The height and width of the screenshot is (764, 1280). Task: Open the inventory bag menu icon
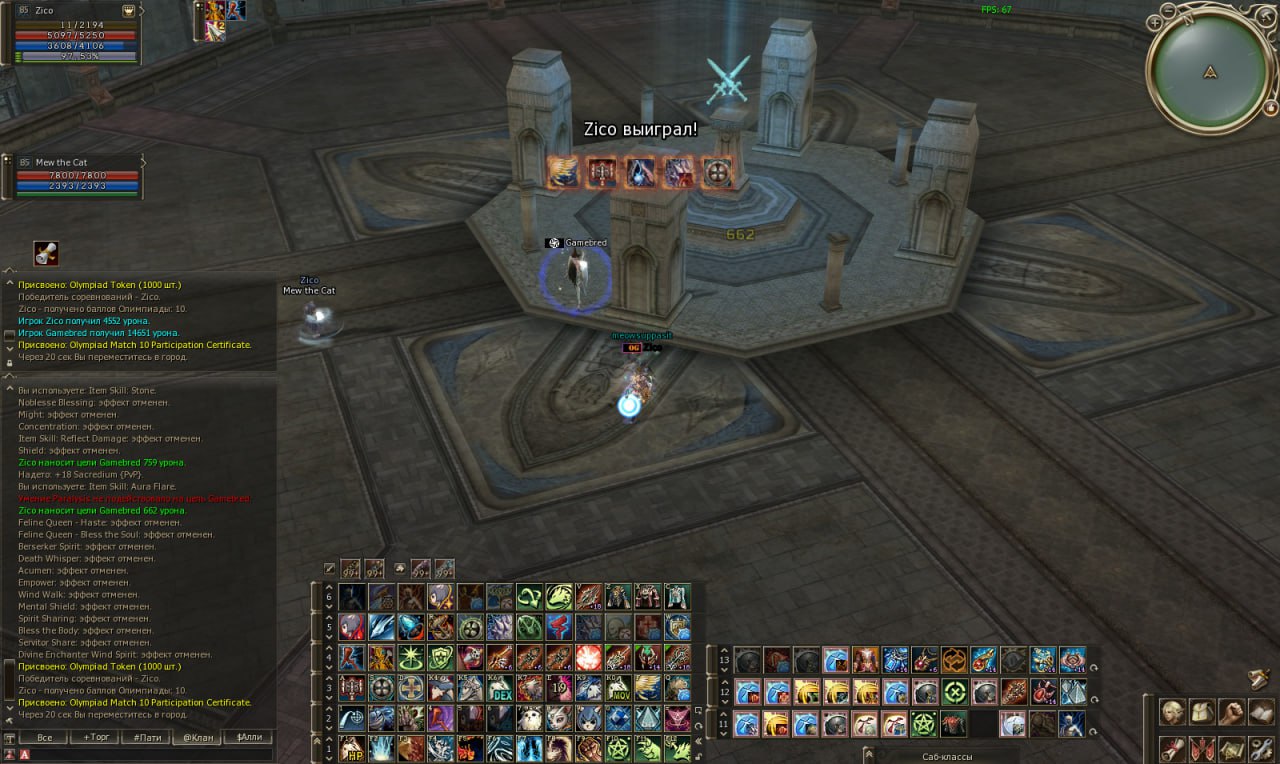point(1201,711)
